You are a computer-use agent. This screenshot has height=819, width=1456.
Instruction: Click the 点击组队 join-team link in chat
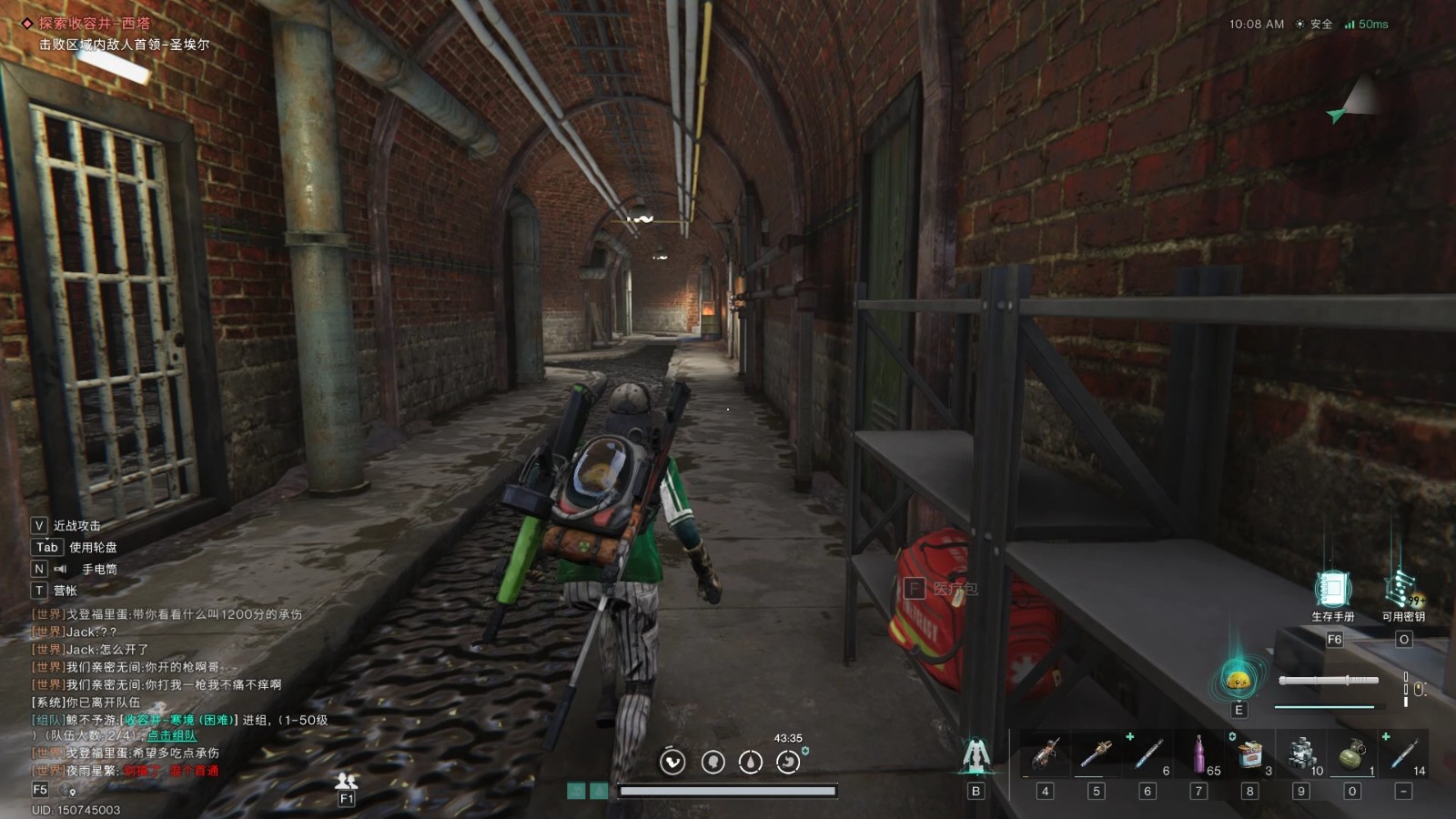(172, 735)
